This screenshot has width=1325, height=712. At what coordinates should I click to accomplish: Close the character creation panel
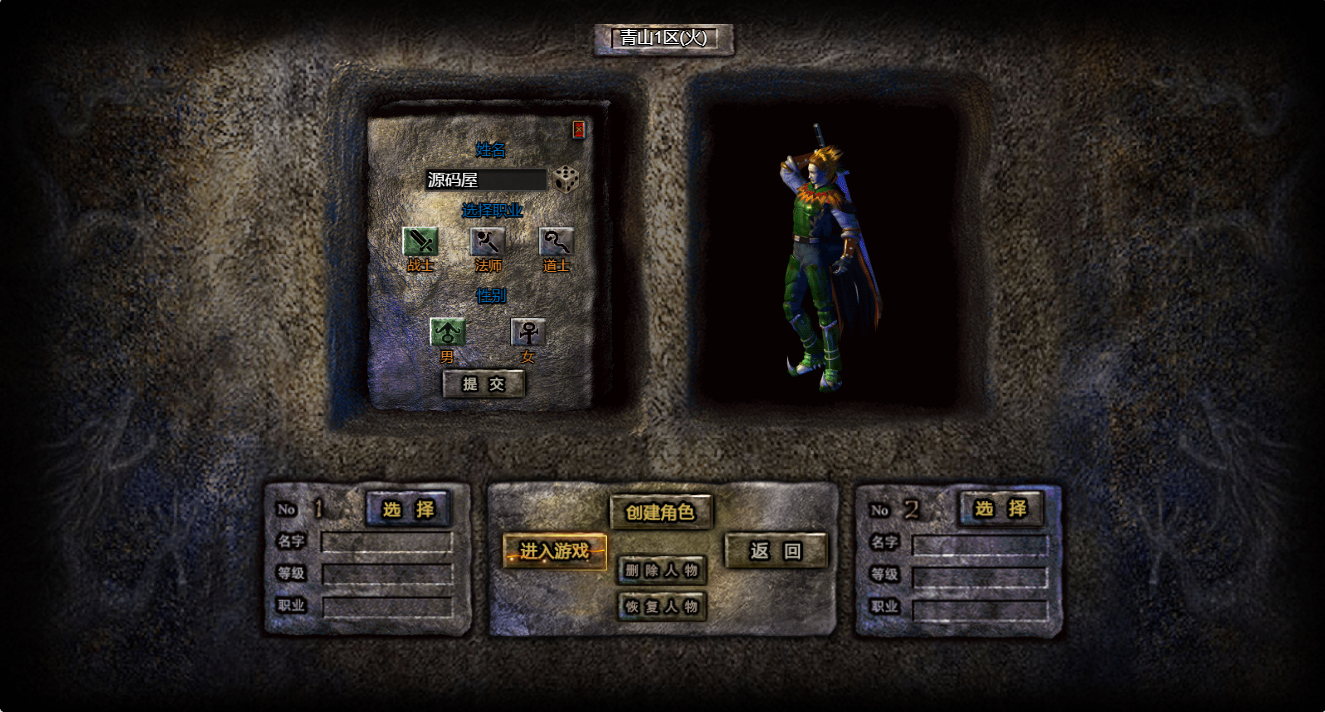[579, 130]
